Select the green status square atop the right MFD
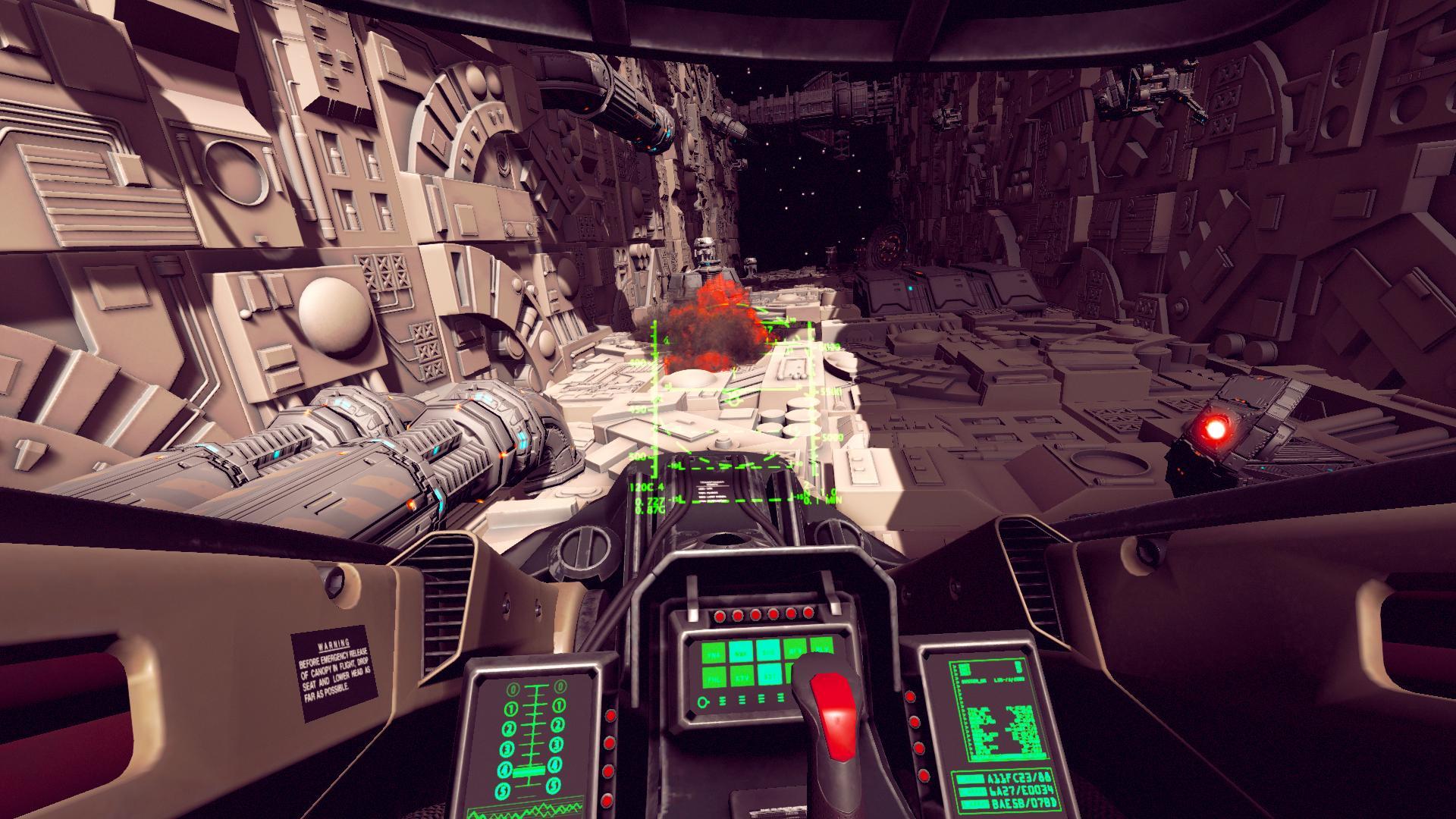The image size is (1456, 819). [964, 668]
